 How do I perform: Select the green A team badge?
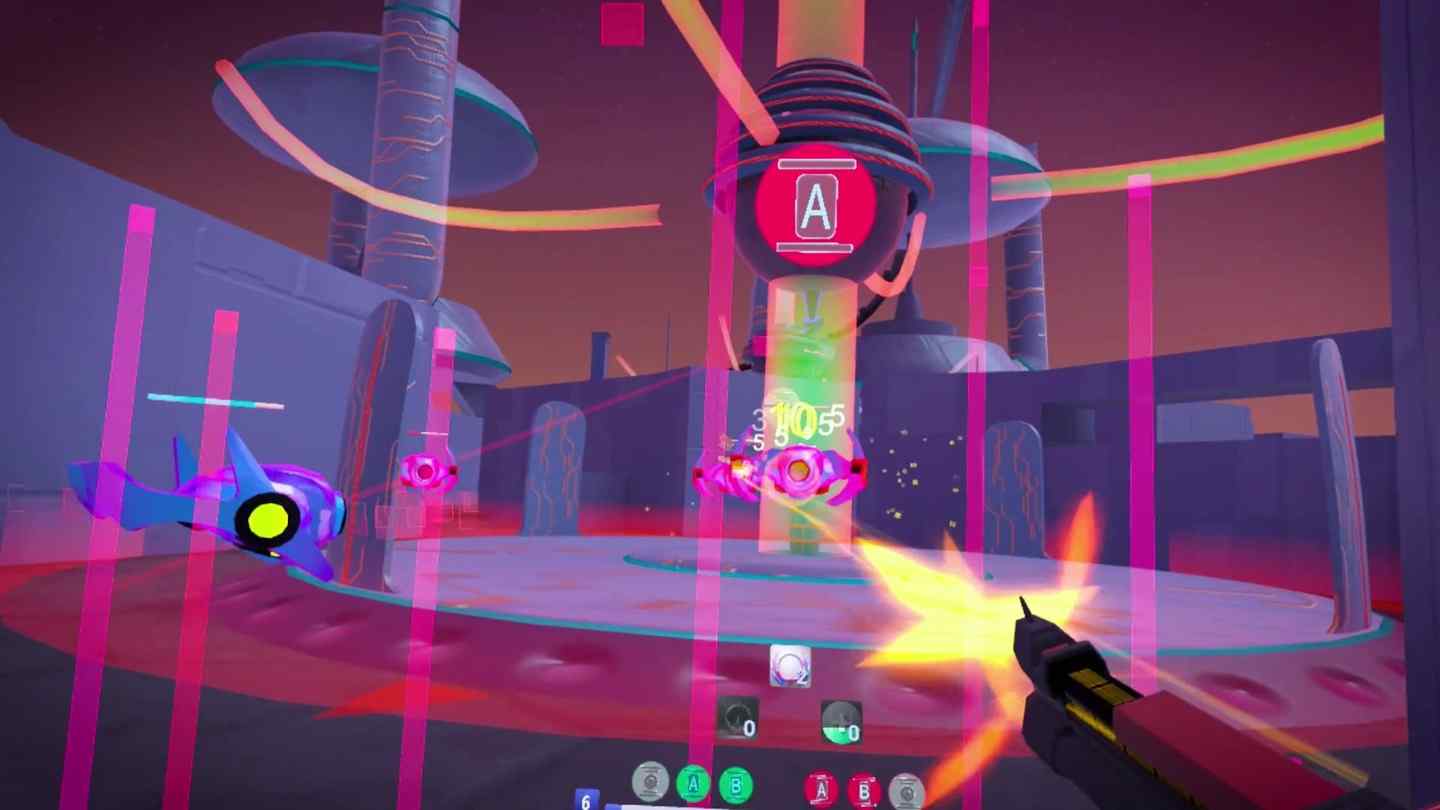click(693, 786)
